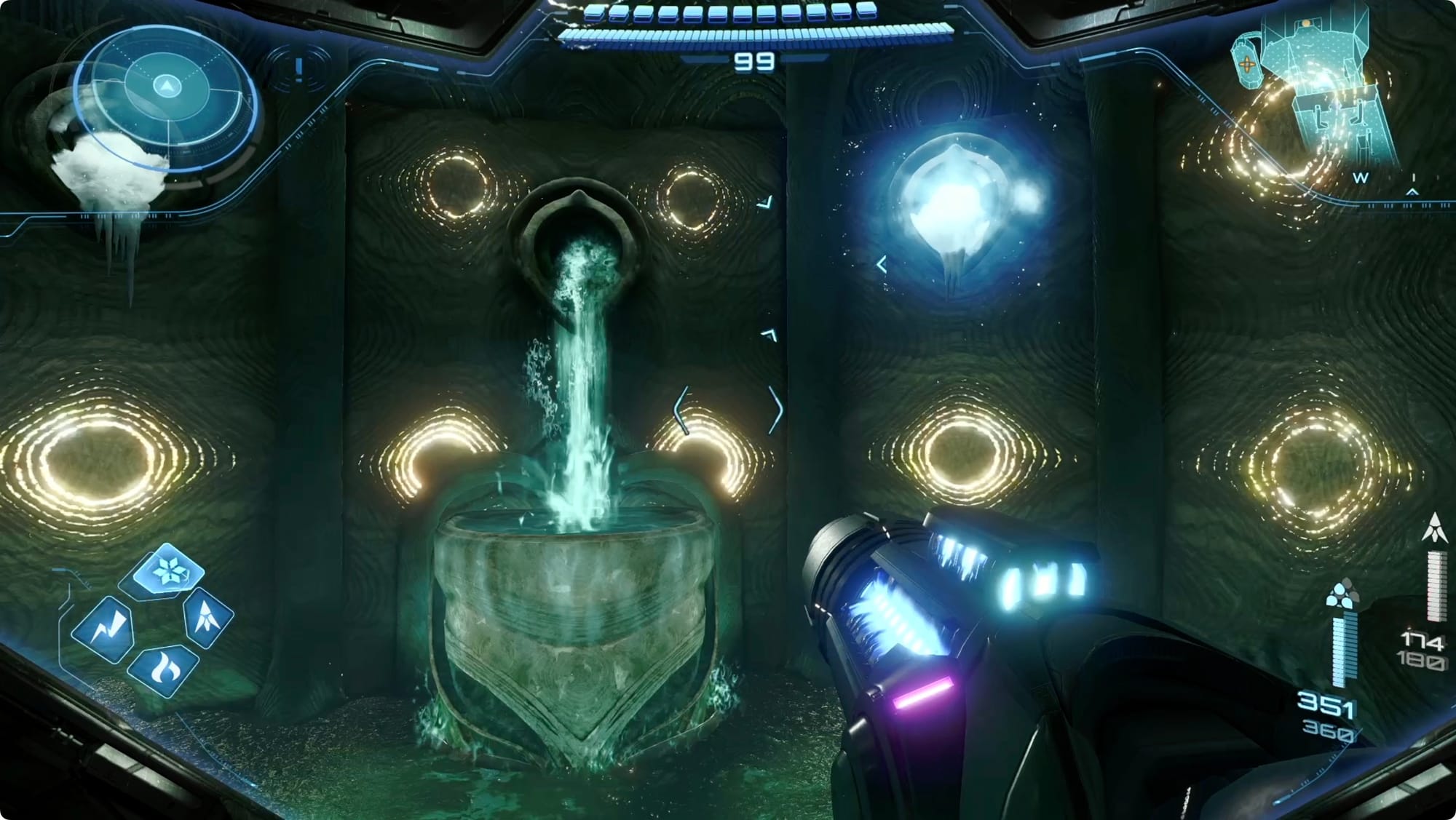Click the orange cross marker on the minimap

pos(1247,64)
